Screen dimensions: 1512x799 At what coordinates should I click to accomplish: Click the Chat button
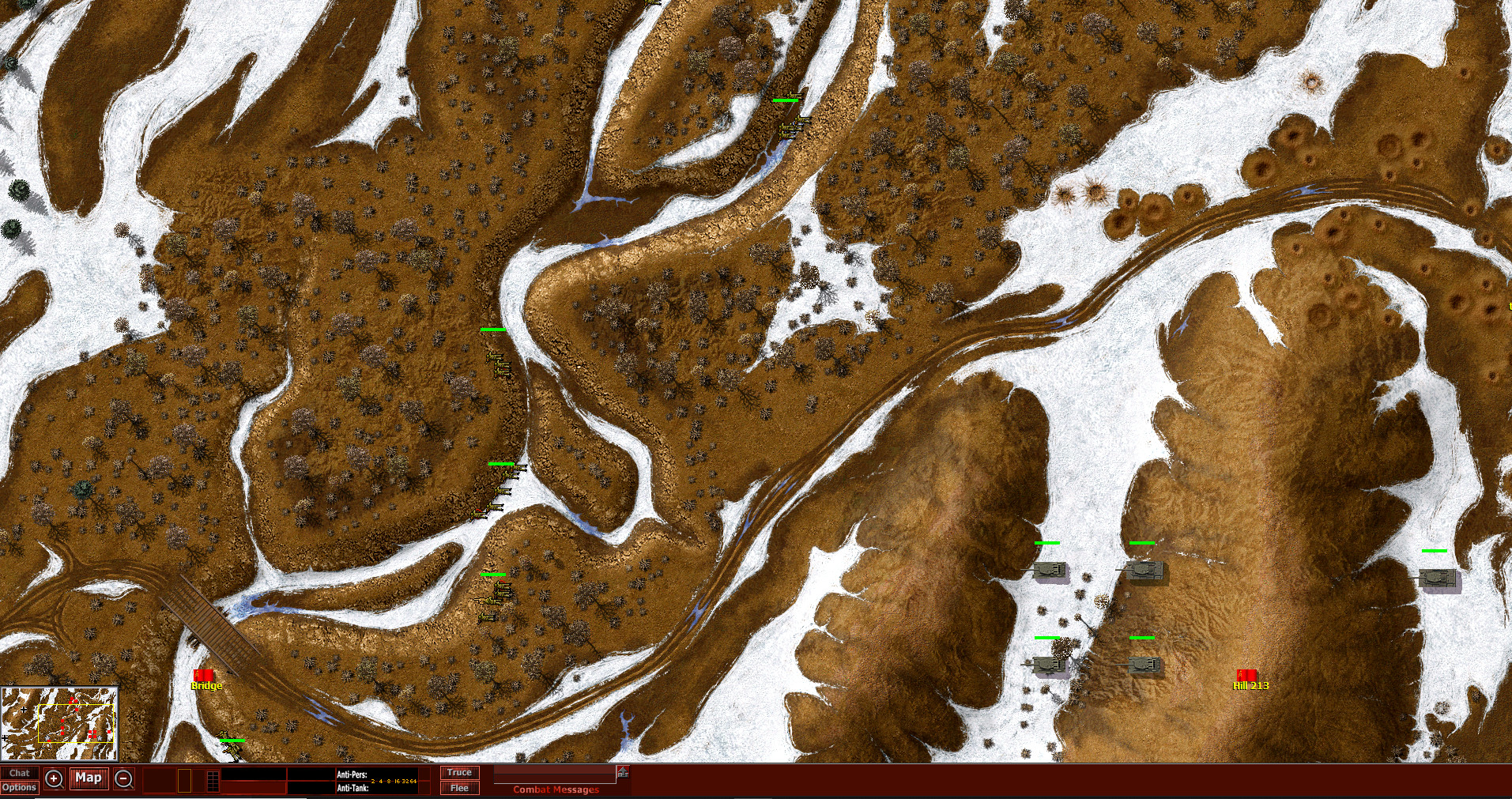click(x=20, y=771)
